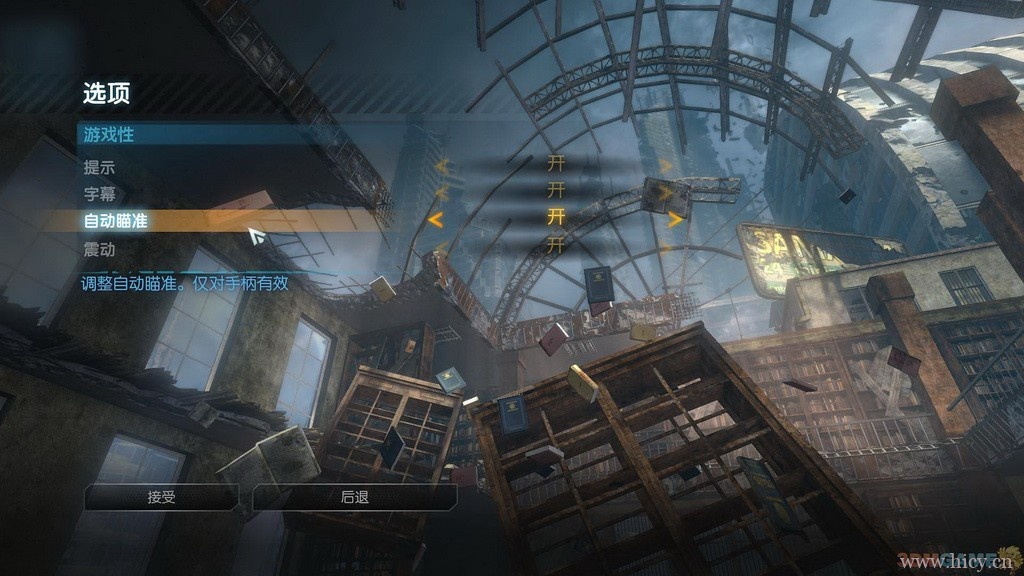Click the left arrow on the 提示 row
The image size is (1024, 576).
point(441,166)
